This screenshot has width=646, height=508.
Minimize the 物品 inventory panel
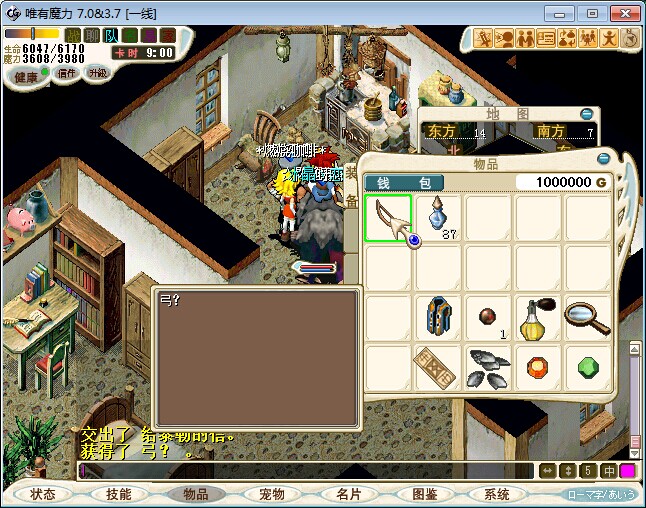click(603, 158)
